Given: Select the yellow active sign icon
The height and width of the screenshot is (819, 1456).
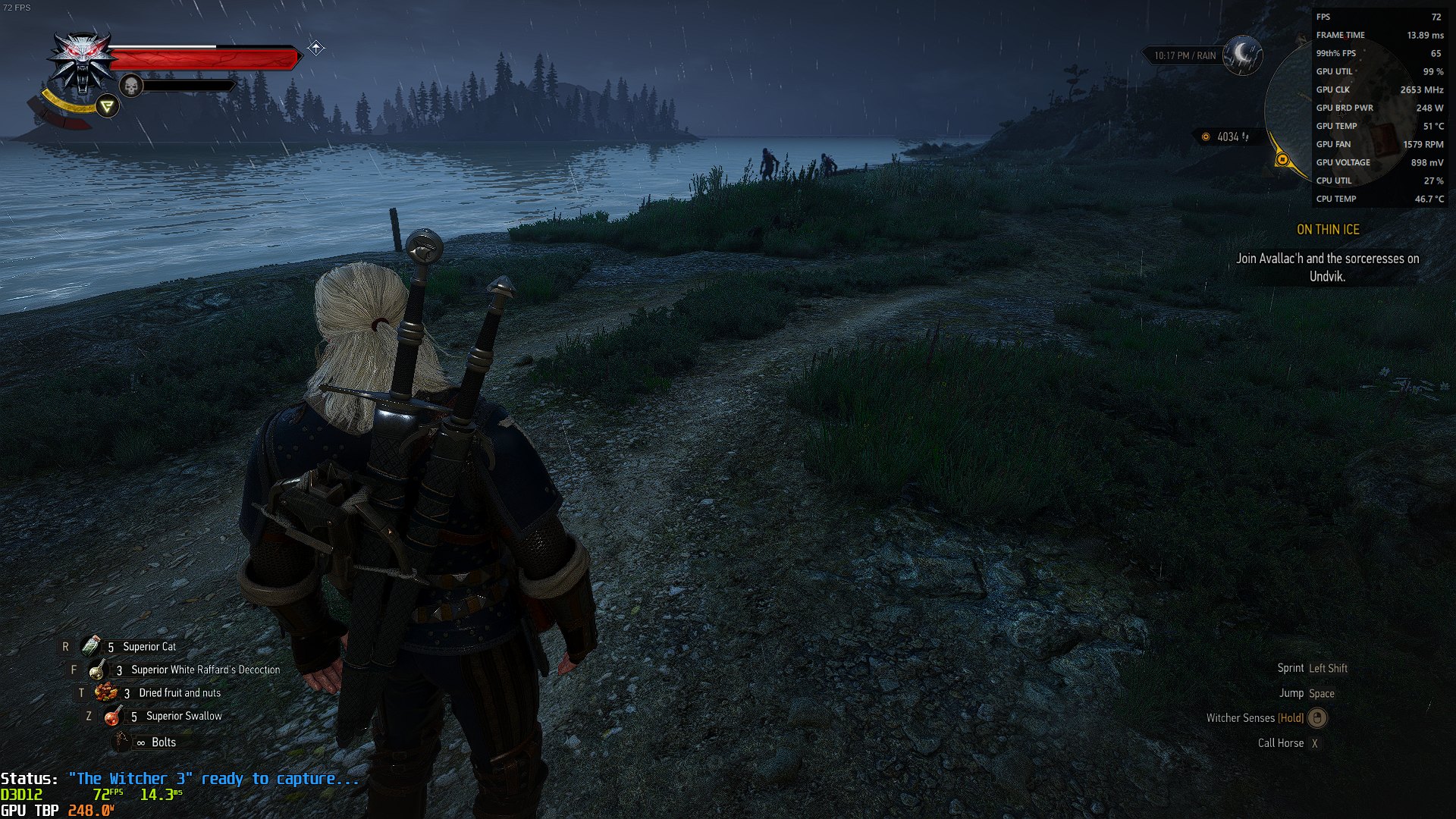Looking at the screenshot, I should tap(108, 107).
